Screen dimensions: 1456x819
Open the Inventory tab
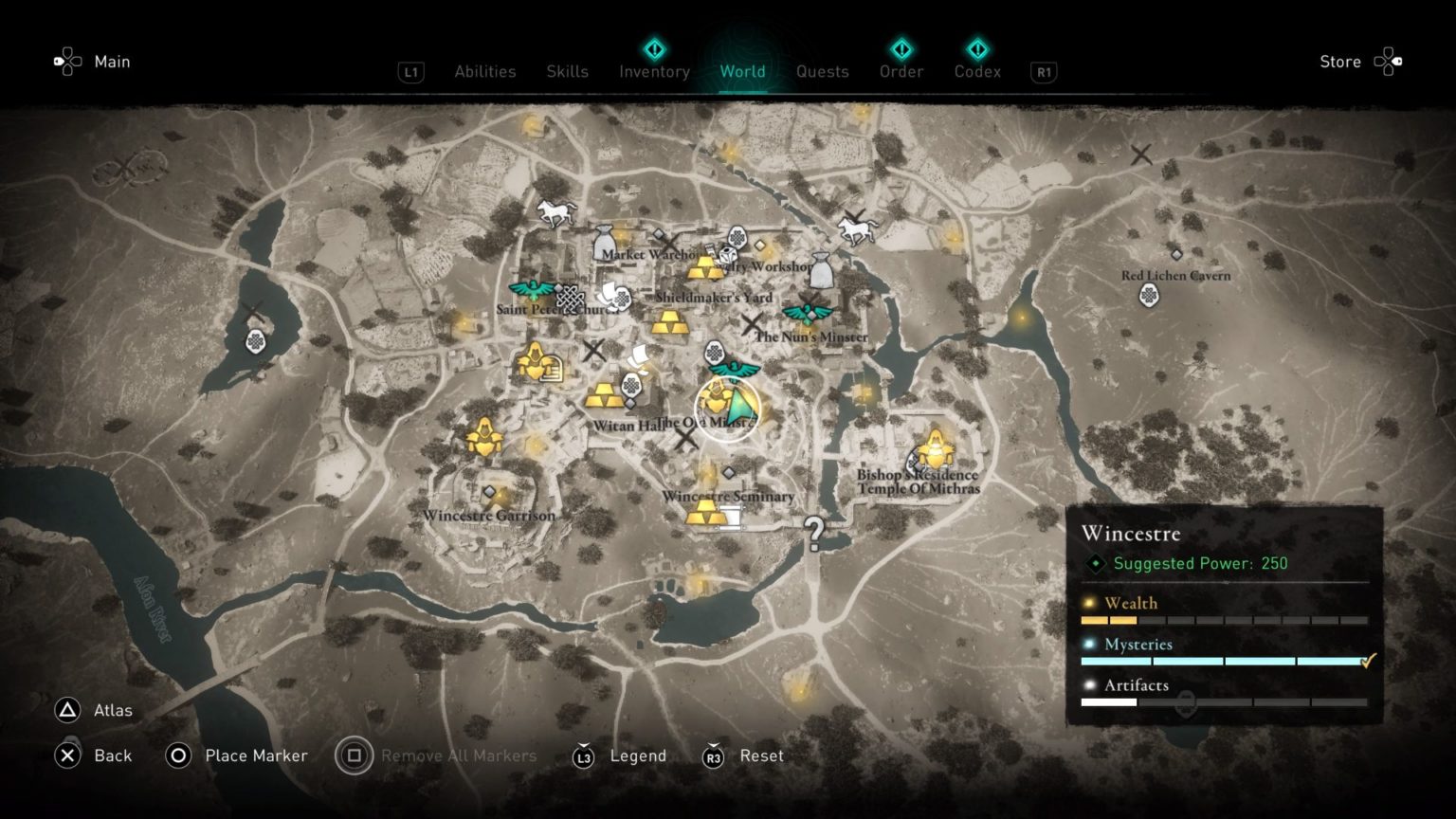[654, 71]
